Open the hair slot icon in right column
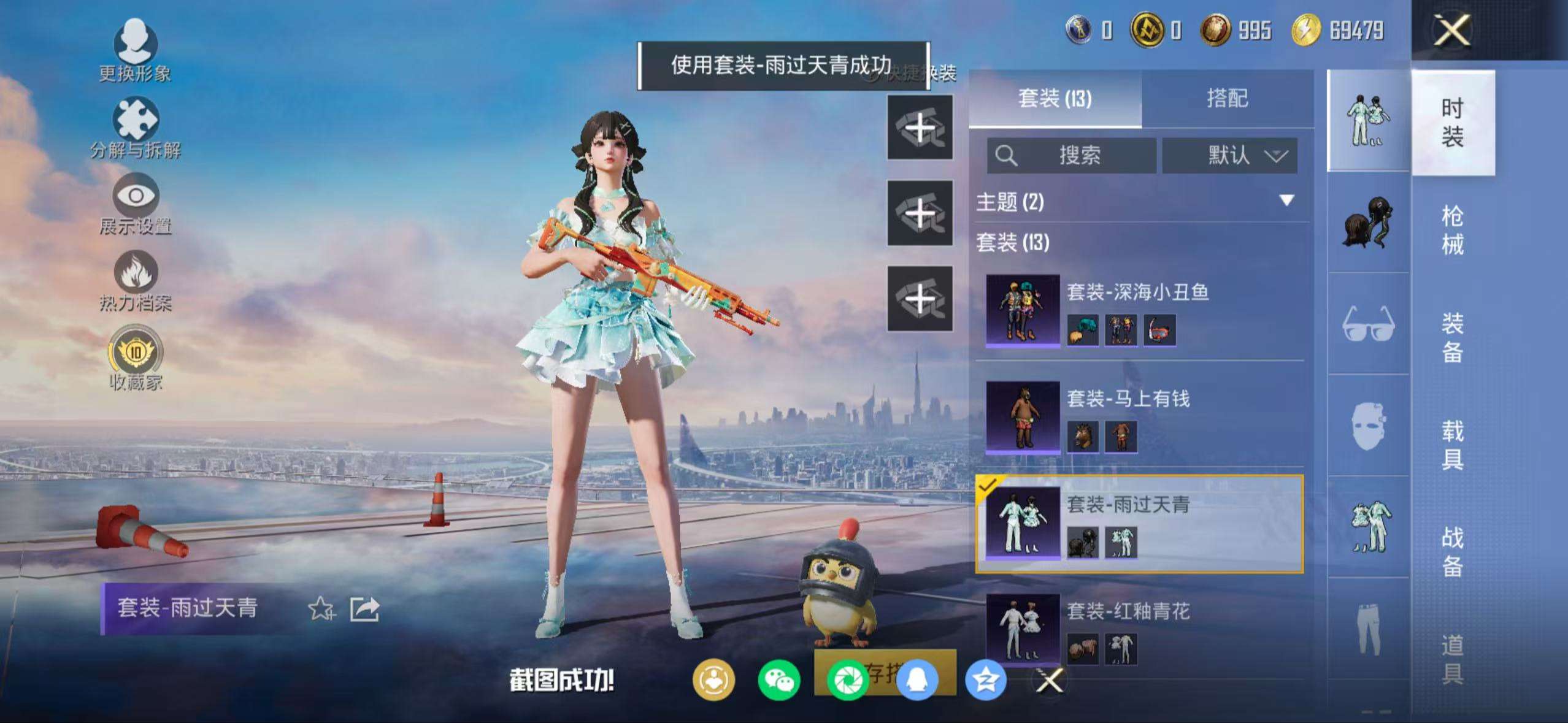This screenshot has height=723, width=1568. (1367, 221)
